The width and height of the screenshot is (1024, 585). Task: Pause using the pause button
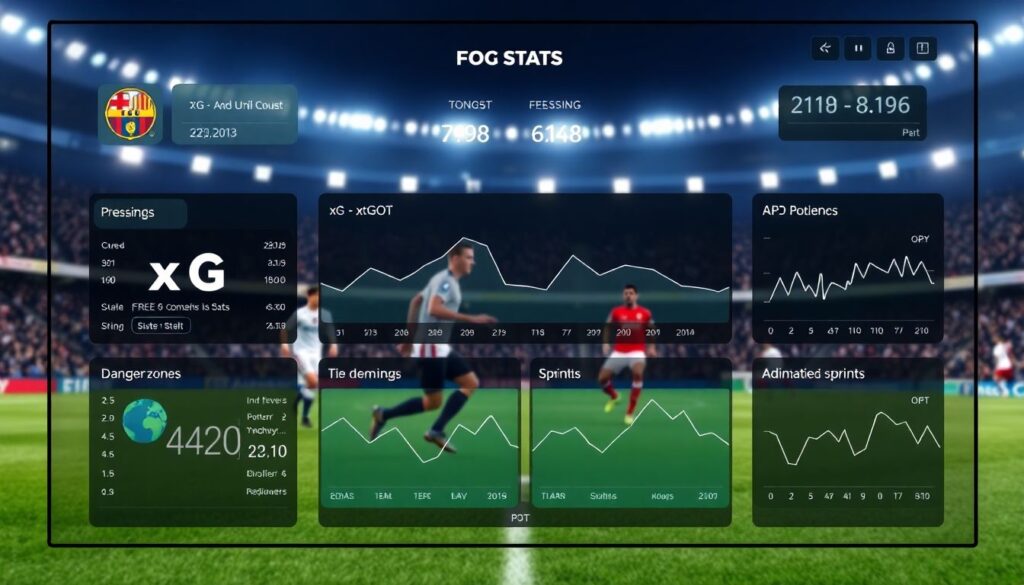coord(857,47)
